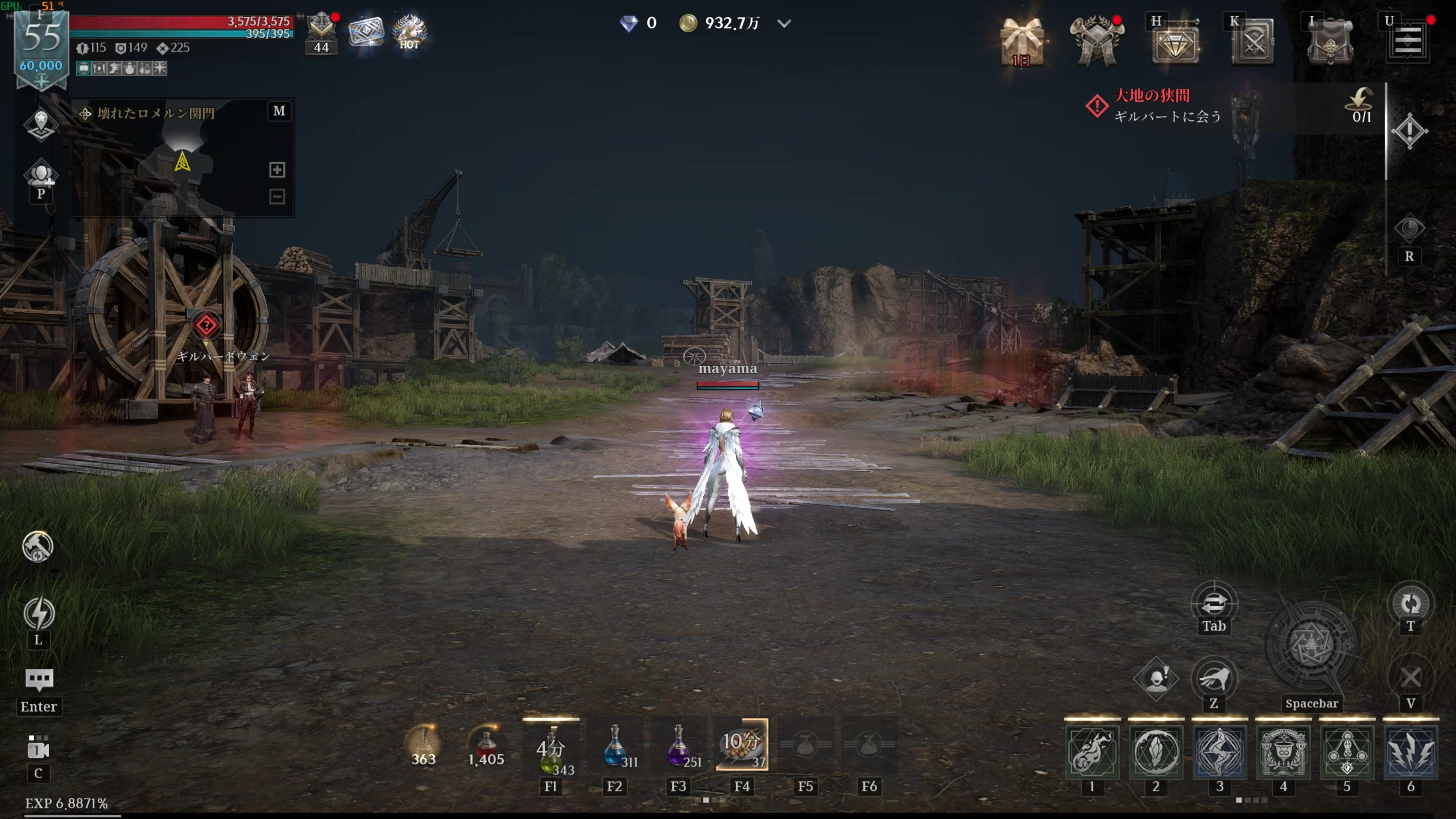Open the gift box reward icon
The height and width of the screenshot is (819, 1456).
(x=1022, y=41)
